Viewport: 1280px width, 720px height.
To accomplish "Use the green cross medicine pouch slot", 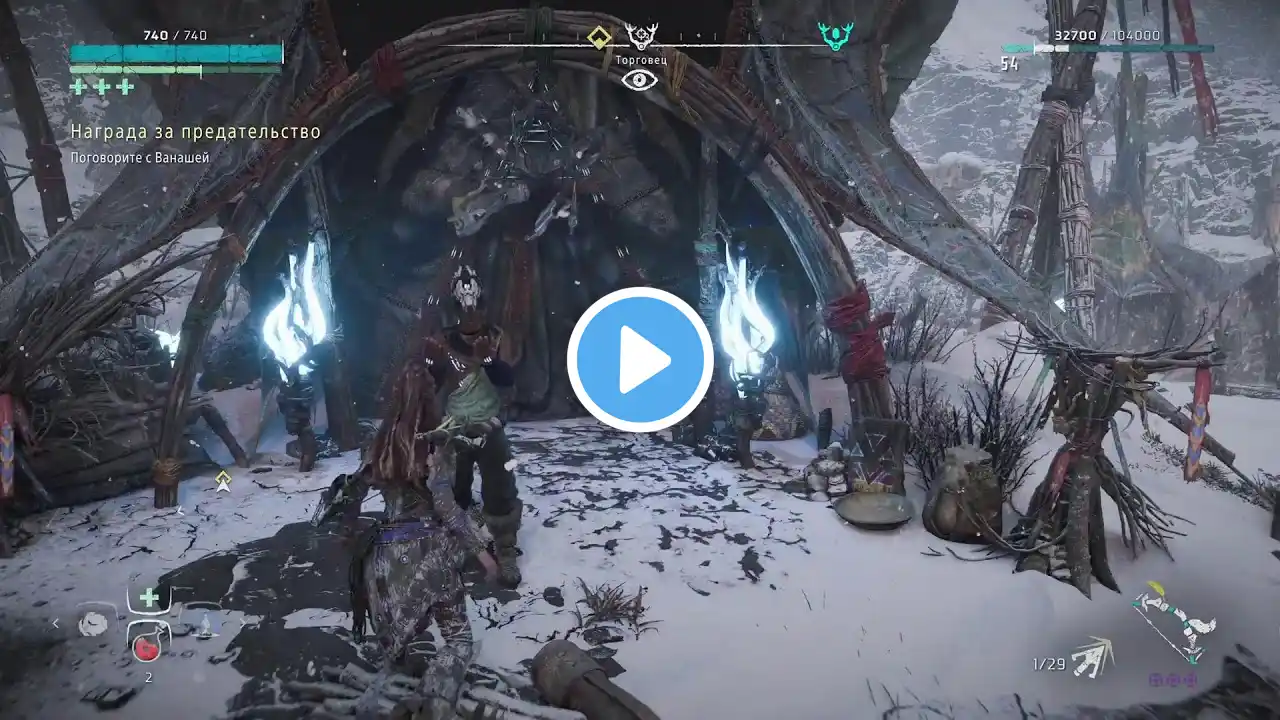I will point(149,598).
